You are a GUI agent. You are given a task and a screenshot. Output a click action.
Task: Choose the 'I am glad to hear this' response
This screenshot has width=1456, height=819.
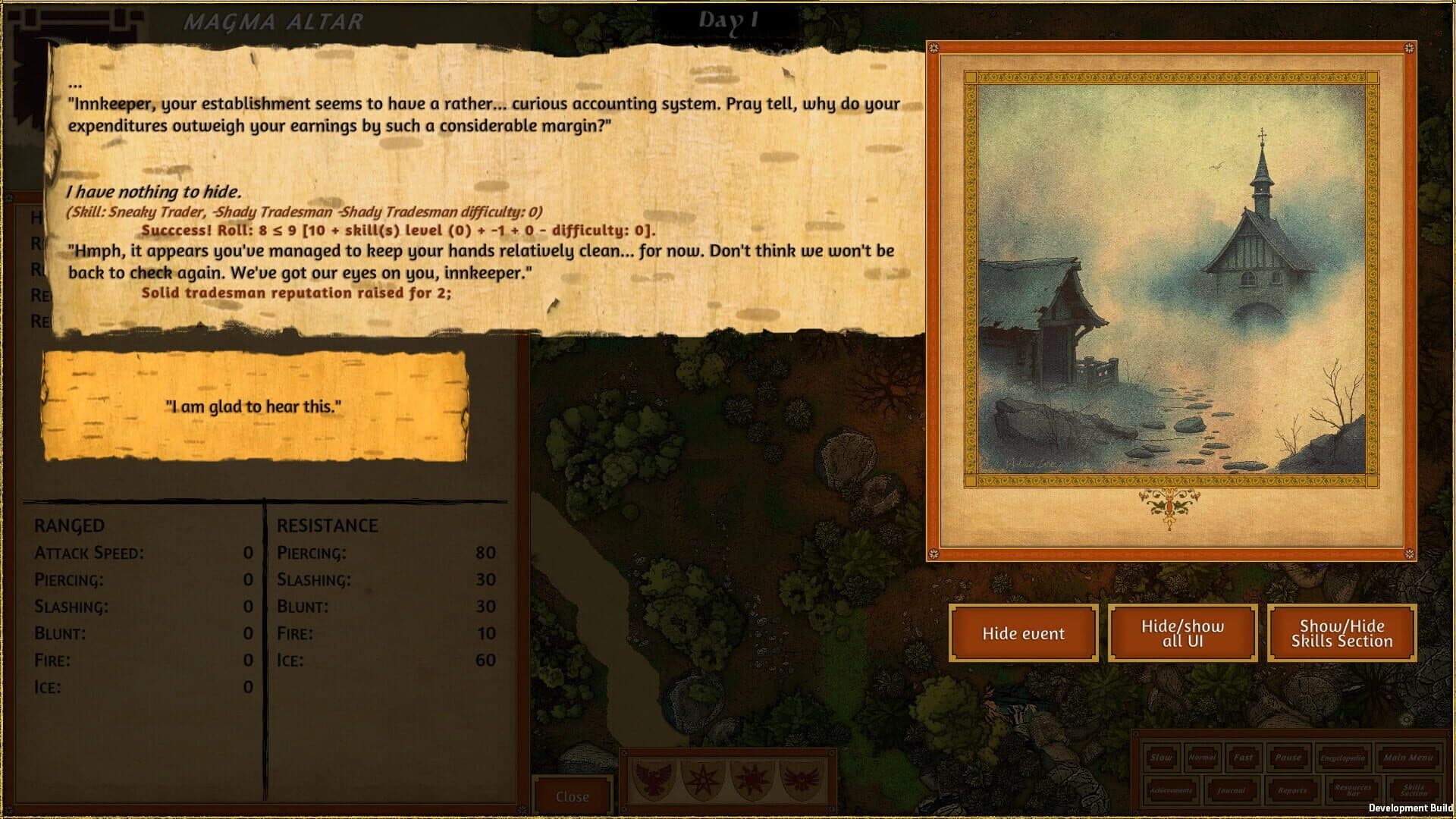pyautogui.click(x=253, y=406)
